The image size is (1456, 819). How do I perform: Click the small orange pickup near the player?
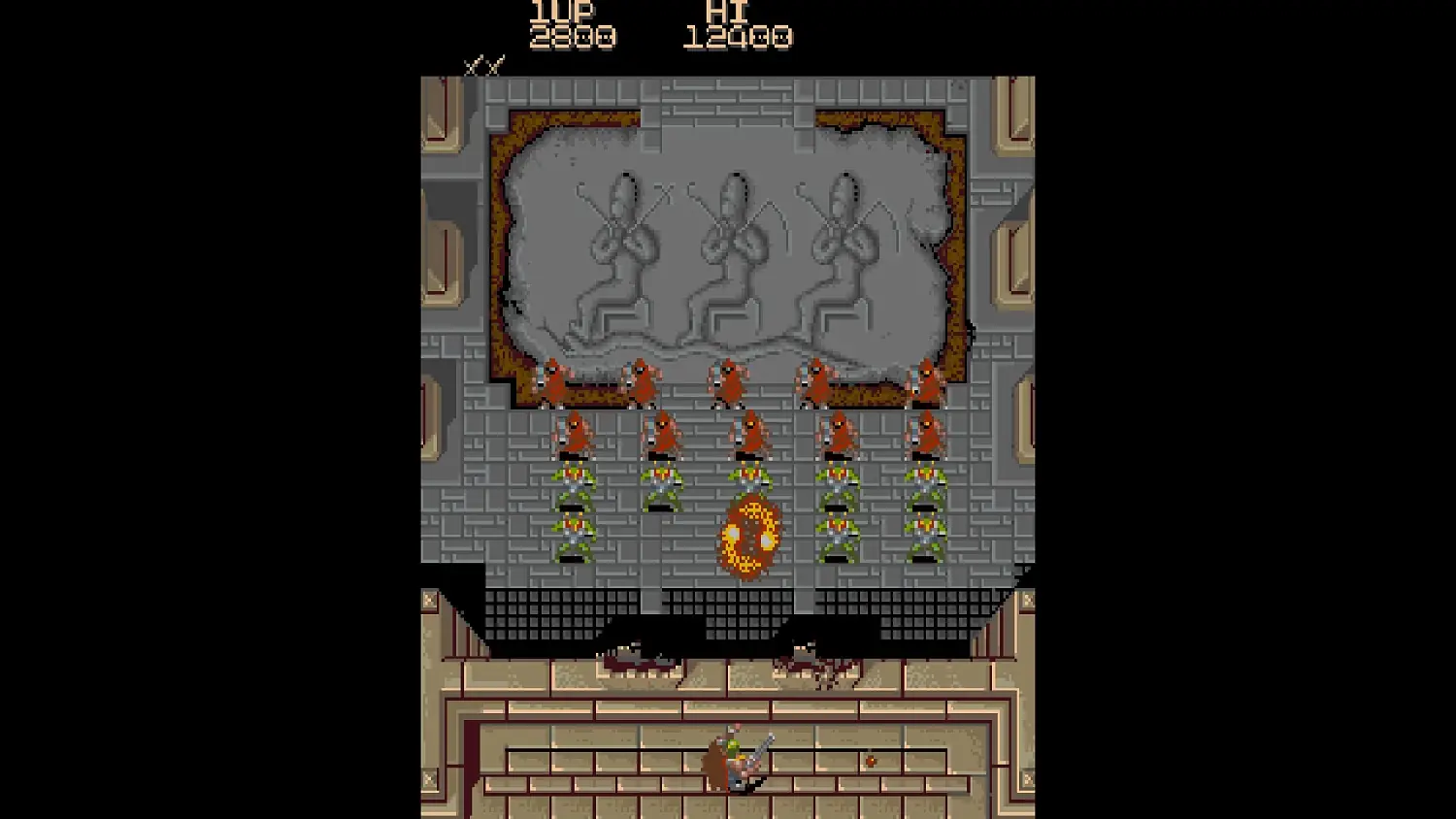click(x=869, y=760)
